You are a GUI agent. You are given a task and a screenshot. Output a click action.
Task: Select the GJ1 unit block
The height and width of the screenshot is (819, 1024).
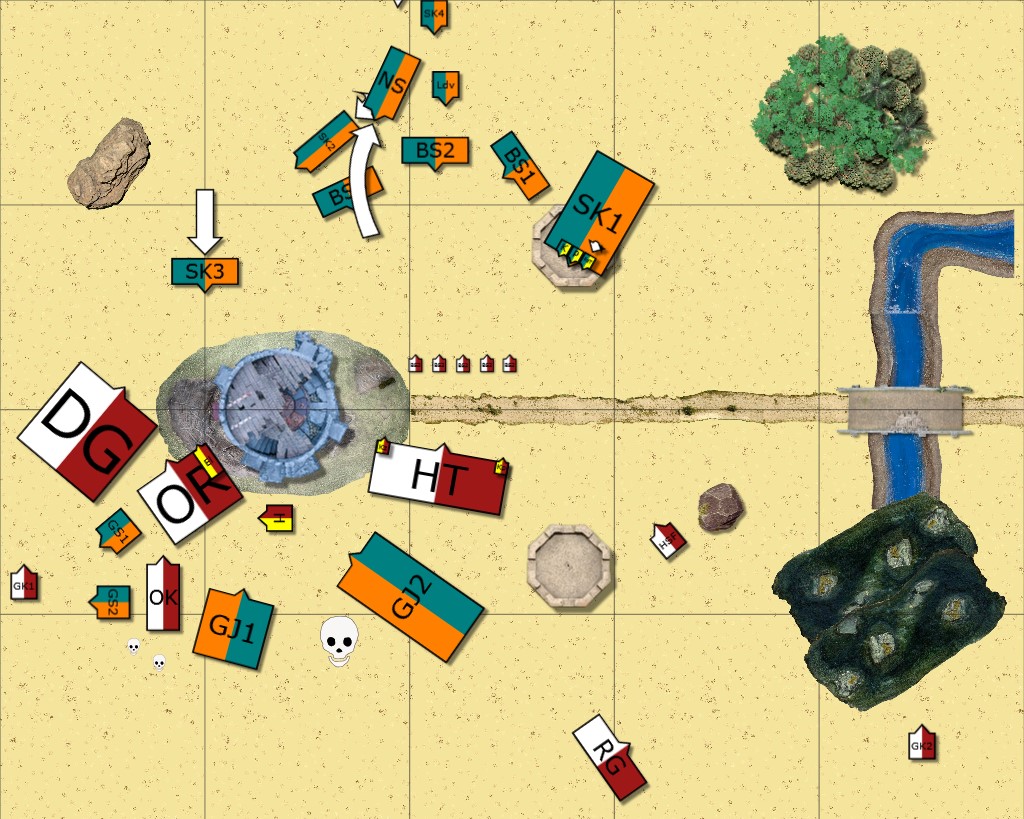click(233, 627)
